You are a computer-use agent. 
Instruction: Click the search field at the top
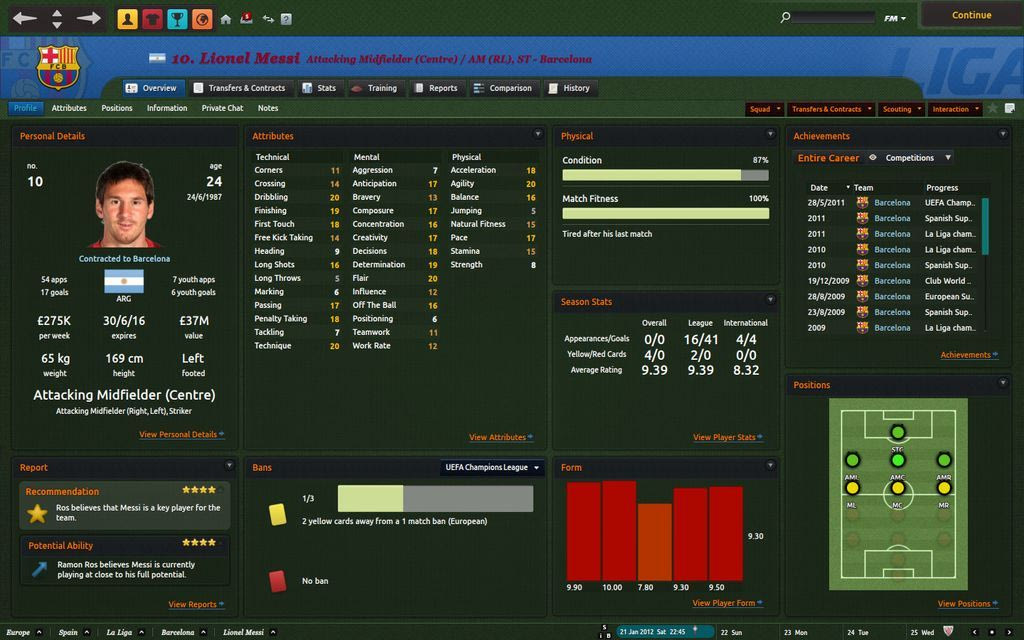pos(832,17)
